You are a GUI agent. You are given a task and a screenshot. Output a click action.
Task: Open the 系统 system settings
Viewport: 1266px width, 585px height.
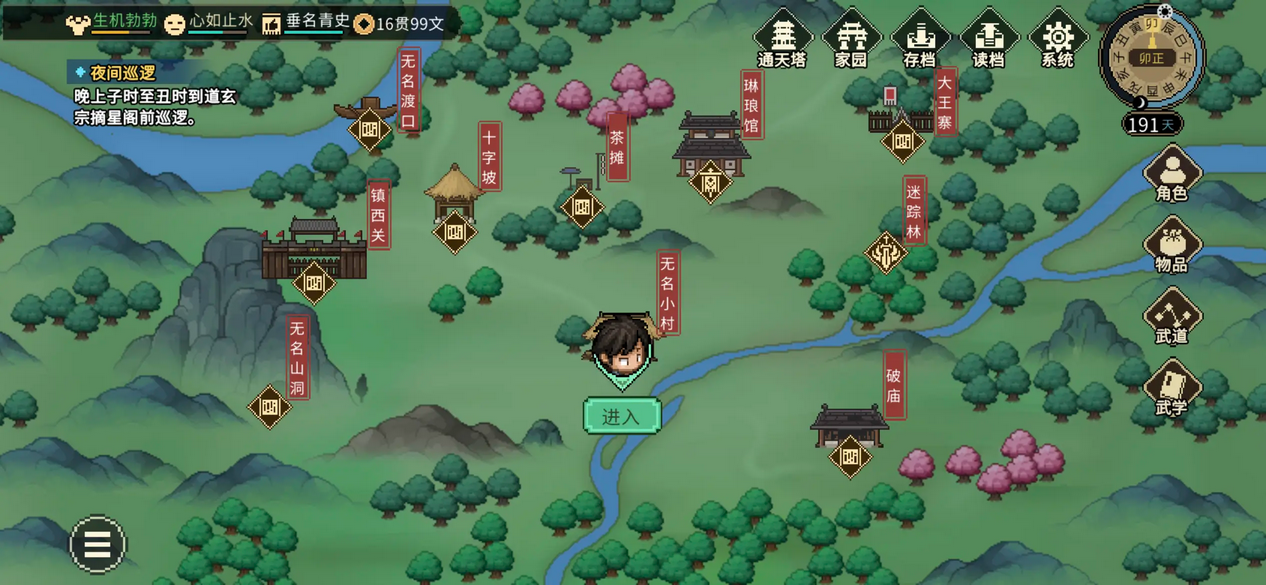tap(1057, 40)
